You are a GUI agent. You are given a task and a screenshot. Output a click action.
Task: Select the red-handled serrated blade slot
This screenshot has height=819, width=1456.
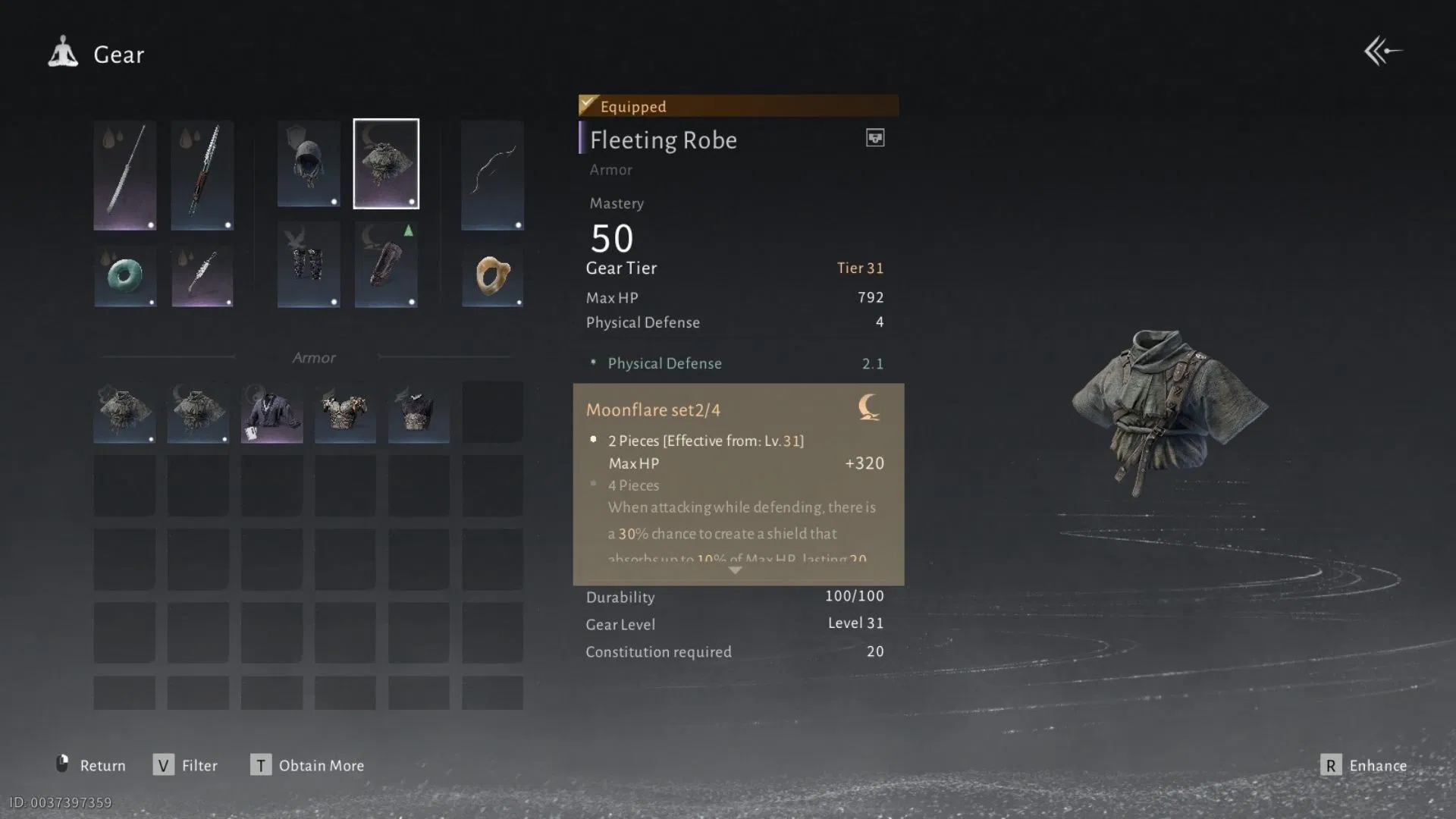(x=202, y=175)
